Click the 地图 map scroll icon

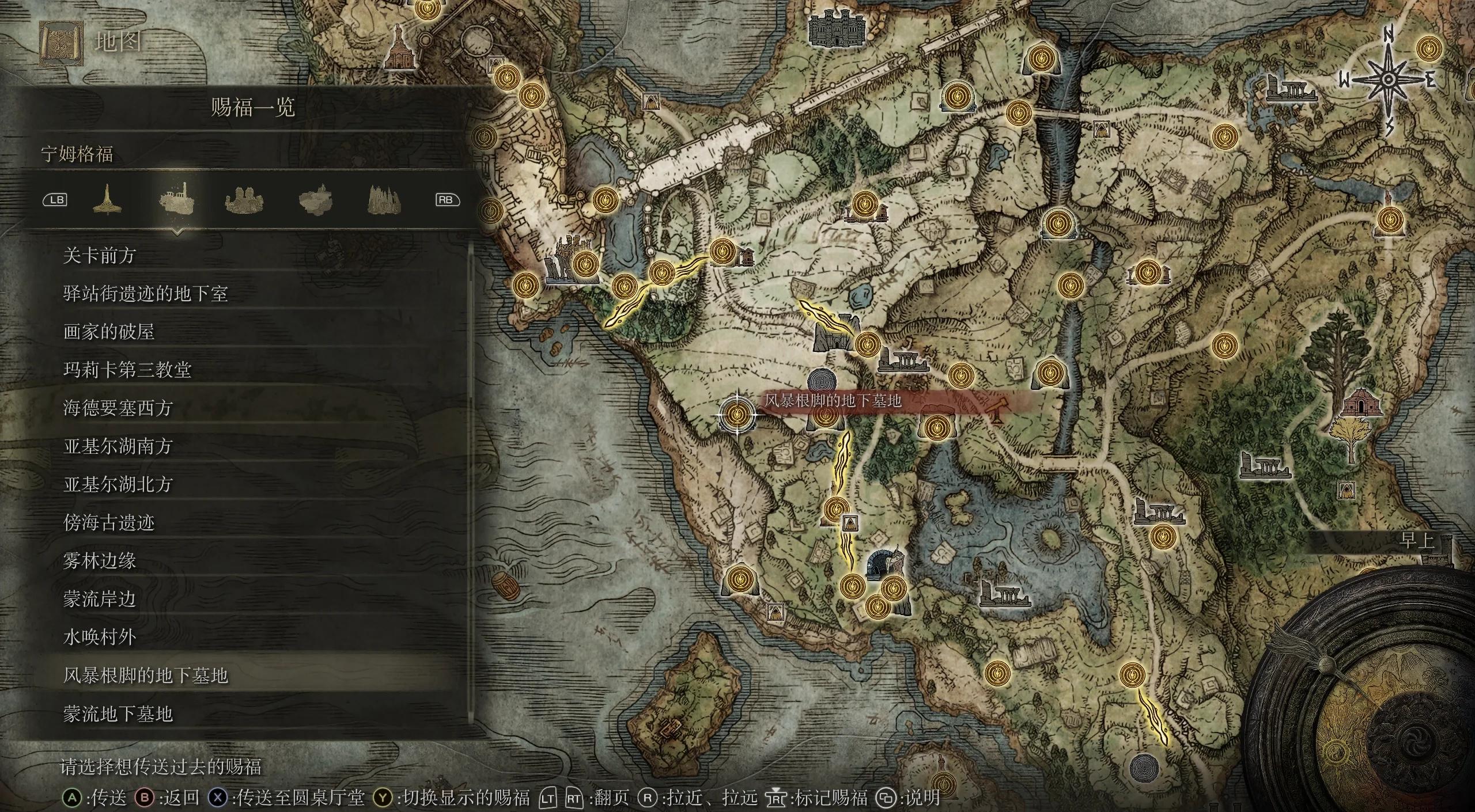click(61, 42)
